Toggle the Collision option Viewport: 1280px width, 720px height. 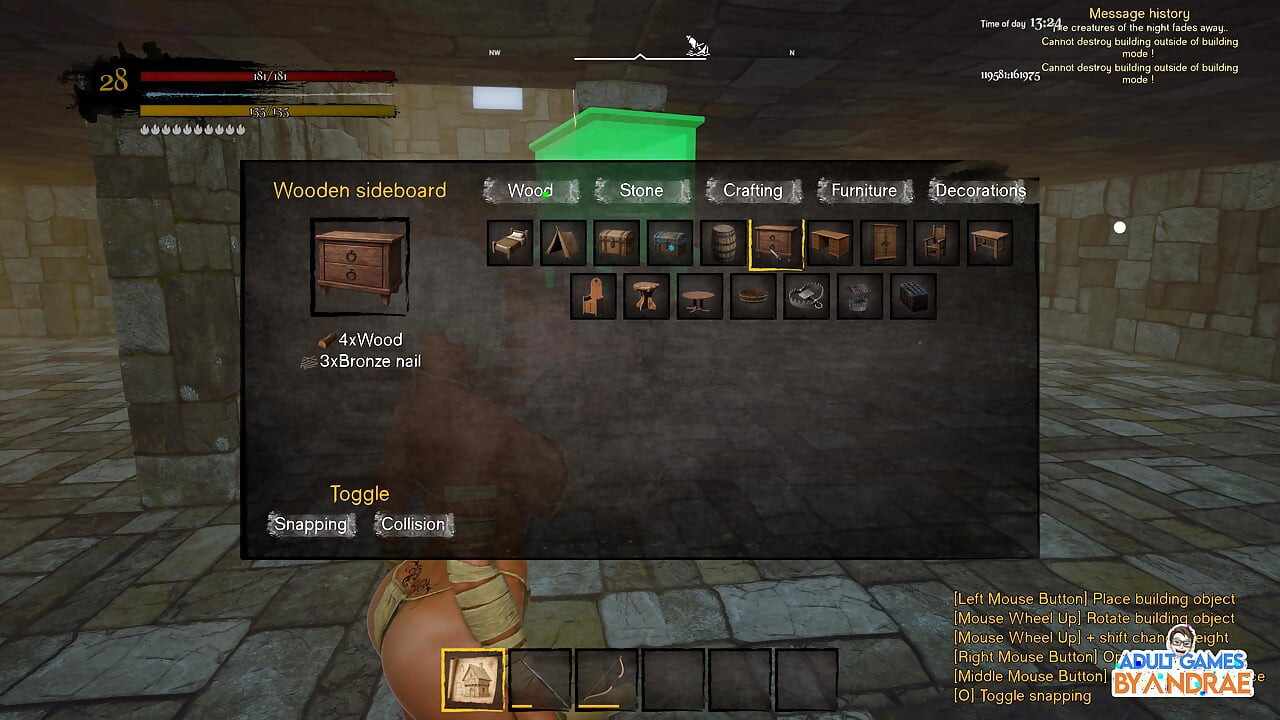point(413,524)
